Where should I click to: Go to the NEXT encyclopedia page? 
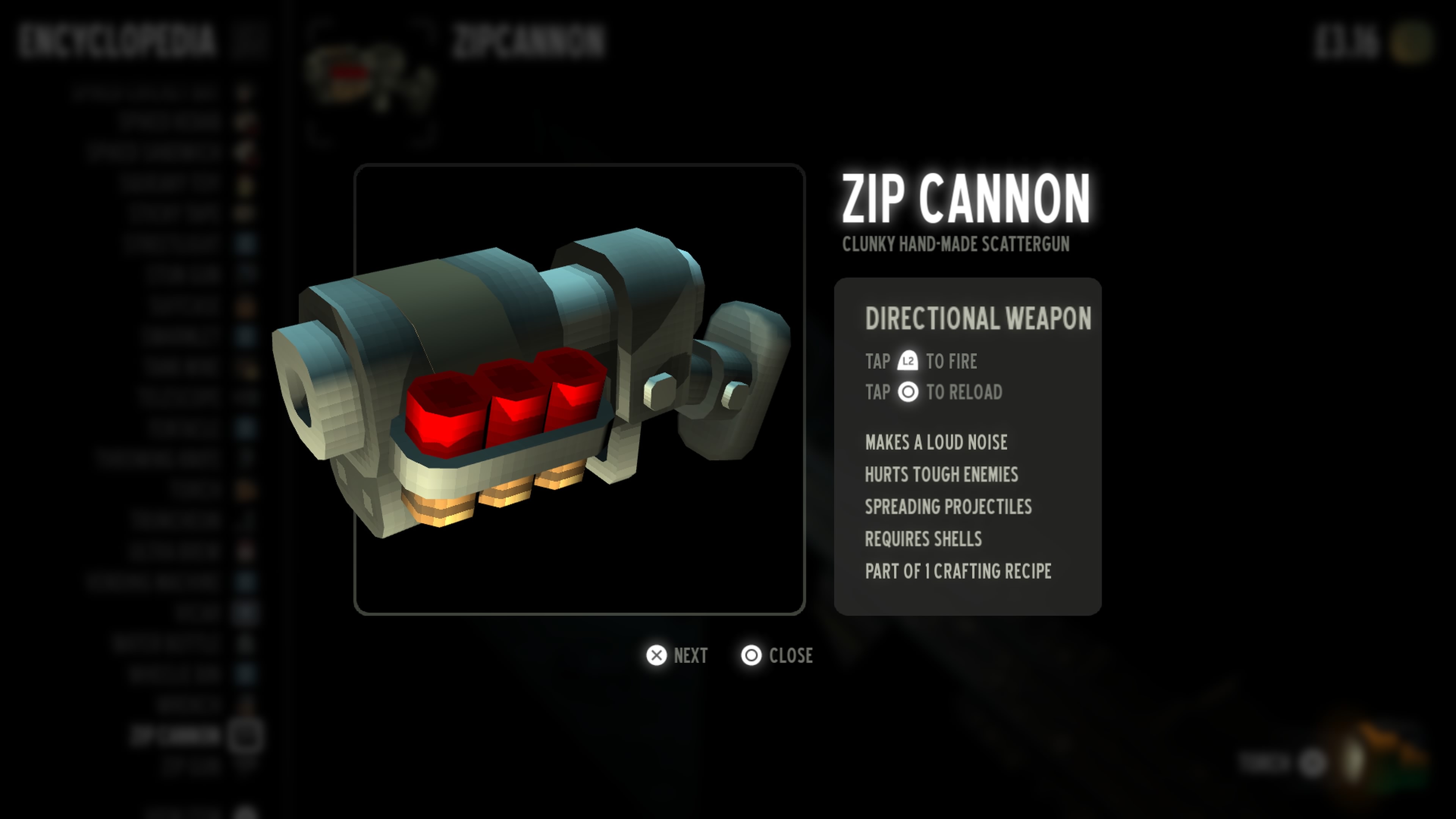(x=676, y=656)
